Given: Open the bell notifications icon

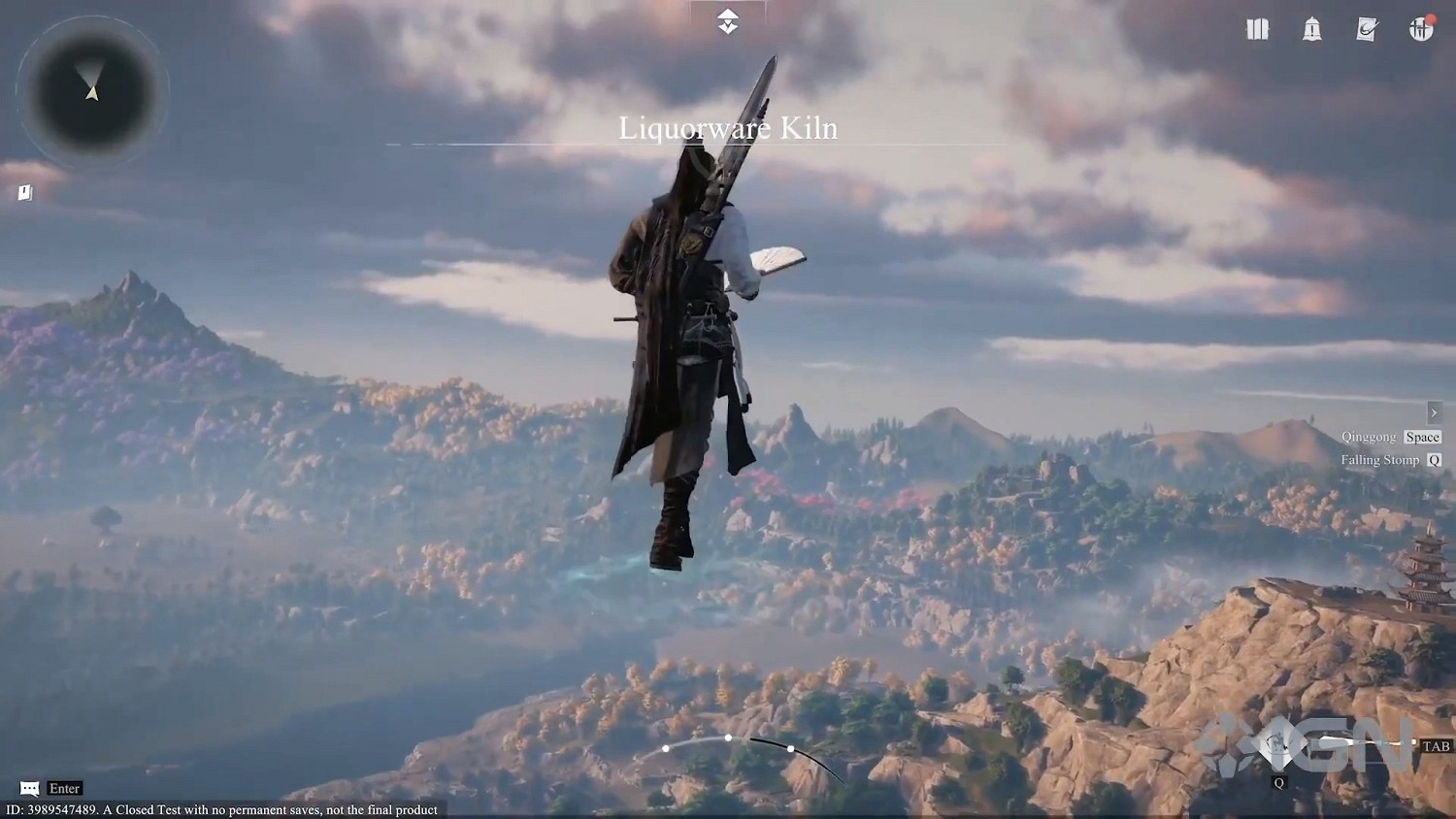Looking at the screenshot, I should coord(1311,30).
